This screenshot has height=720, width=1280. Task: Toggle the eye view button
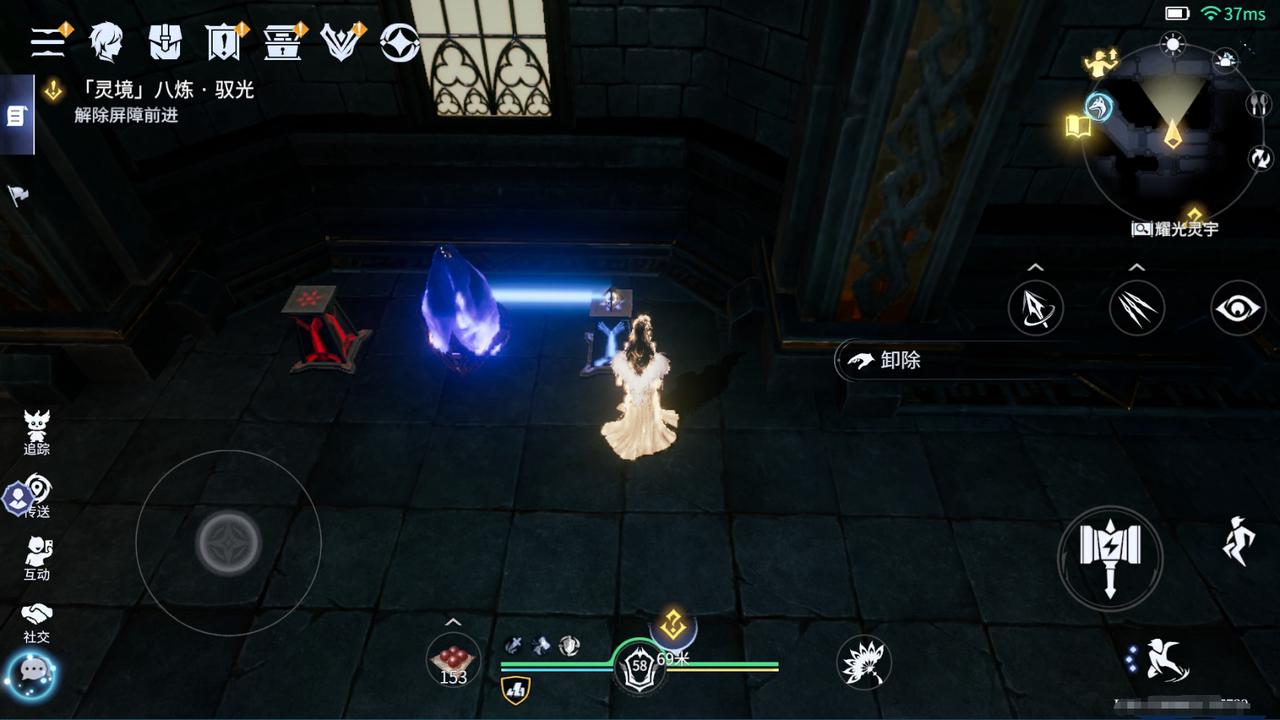coord(1238,308)
